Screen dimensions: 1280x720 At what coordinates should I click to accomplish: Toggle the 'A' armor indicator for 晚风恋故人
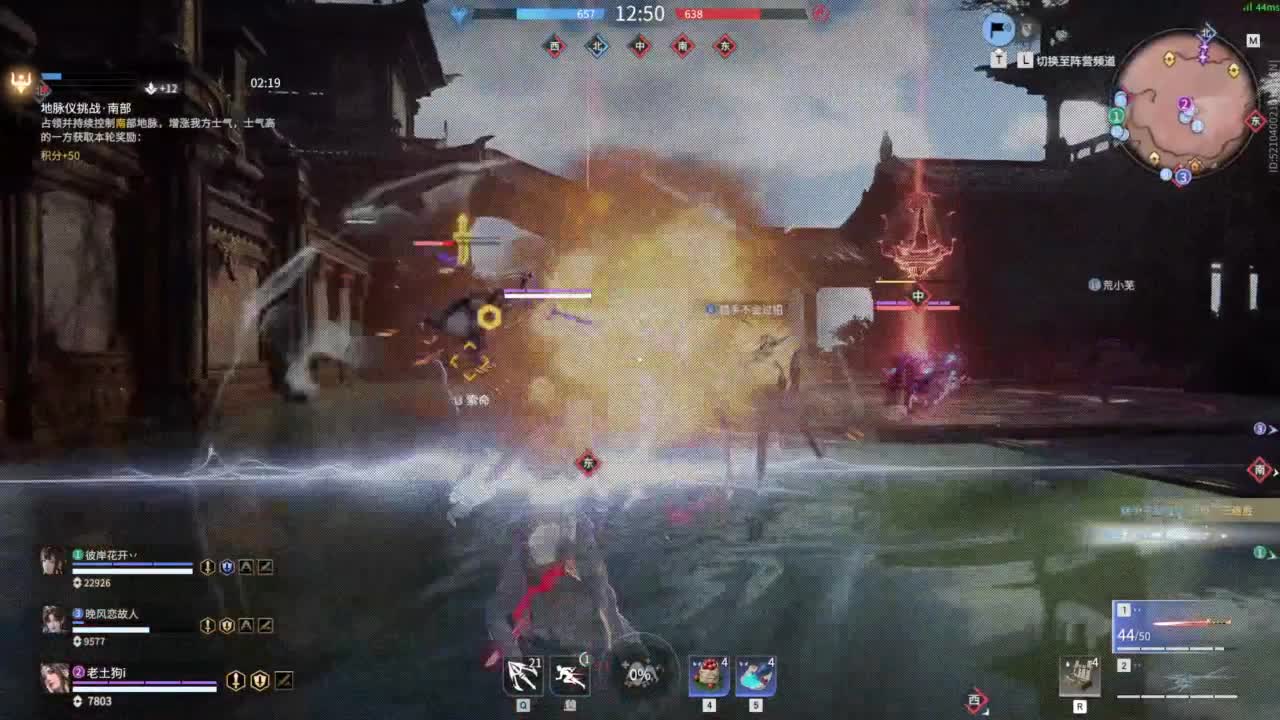coord(246,624)
